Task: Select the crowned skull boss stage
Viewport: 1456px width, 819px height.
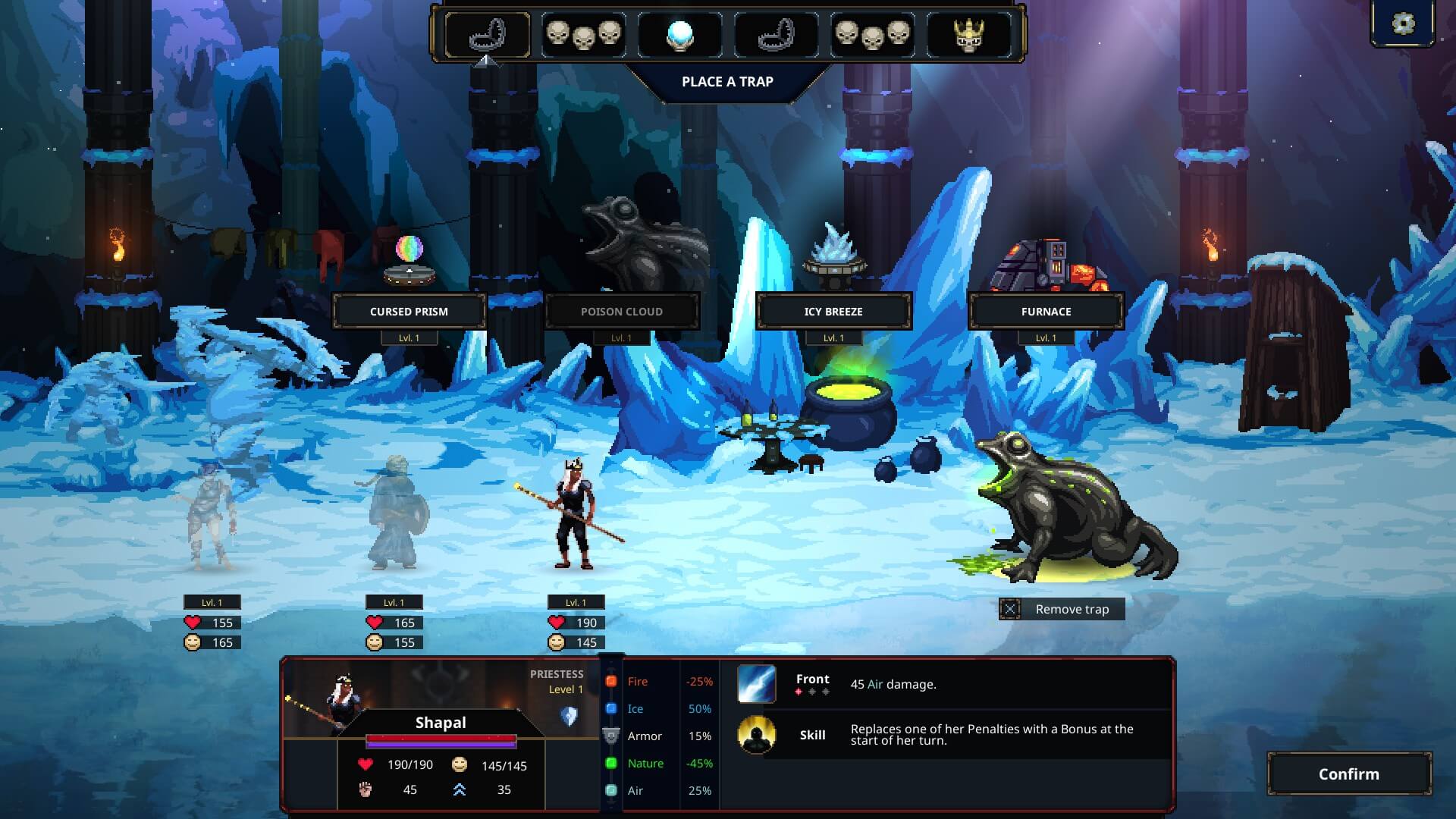Action: pos(968,34)
